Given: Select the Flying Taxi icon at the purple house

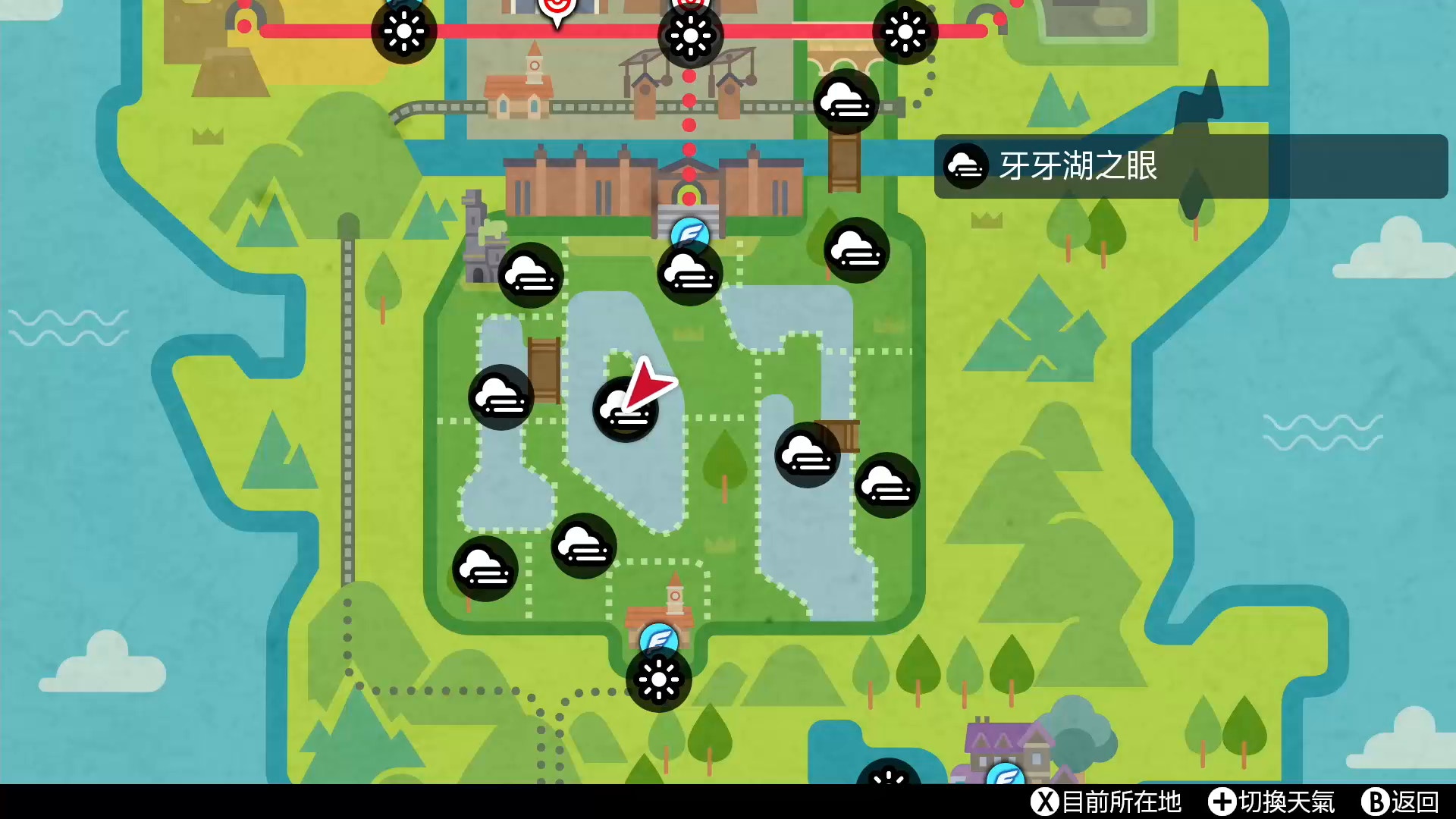Looking at the screenshot, I should point(1006,775).
